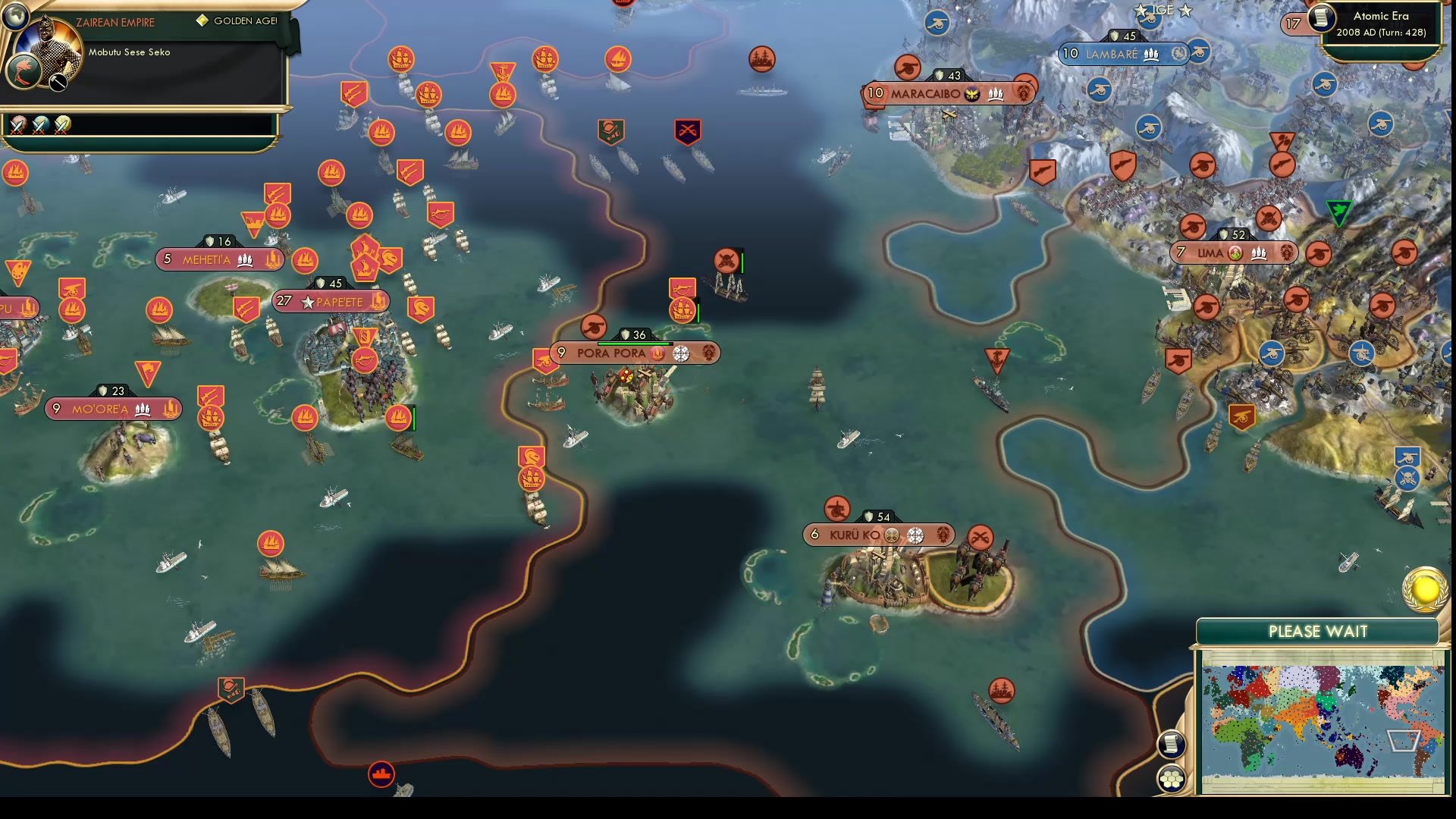1456x819 pixels.
Task: Click the Golden Age diamond icon
Action: tap(203, 20)
